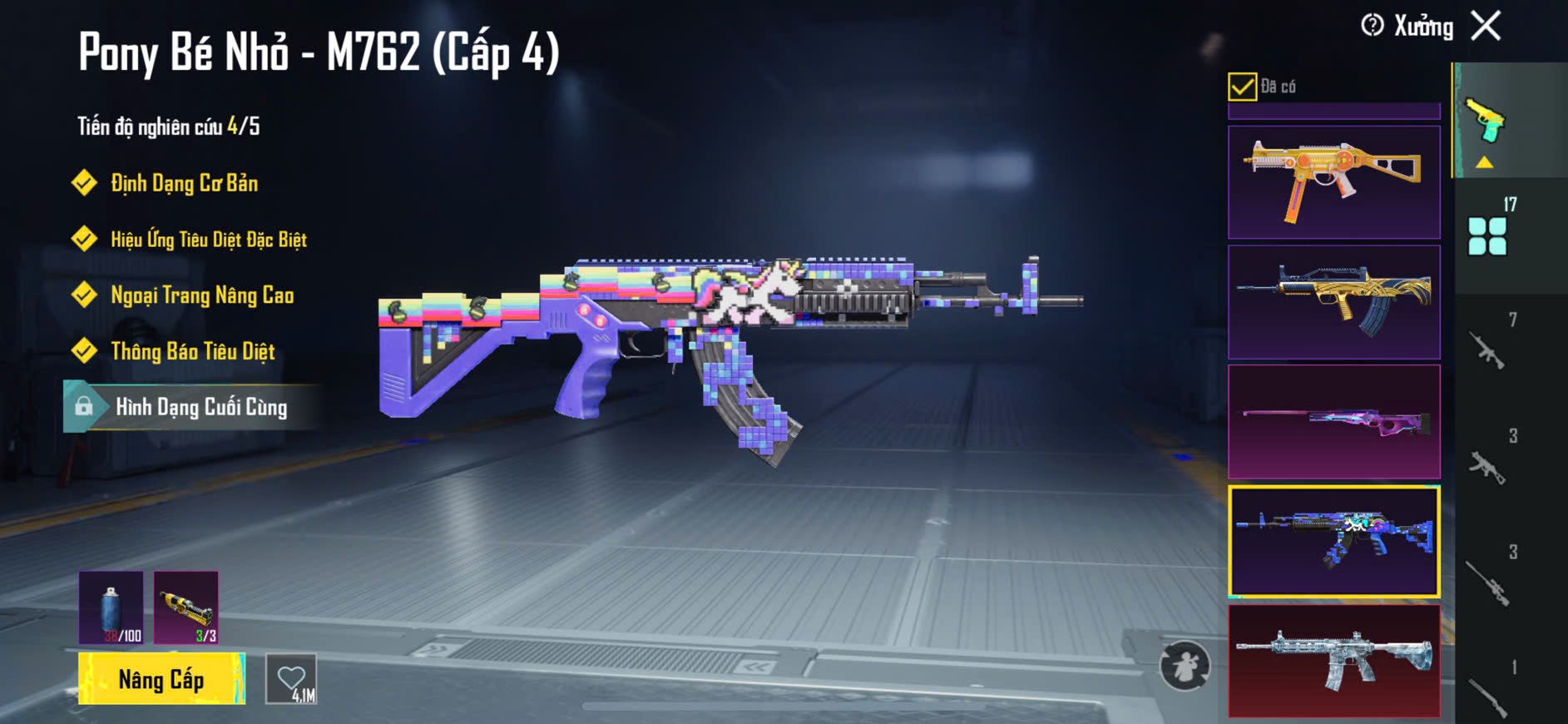Pick the blue pixel M762 thumbnail
The width and height of the screenshot is (1568, 724).
click(x=1333, y=542)
